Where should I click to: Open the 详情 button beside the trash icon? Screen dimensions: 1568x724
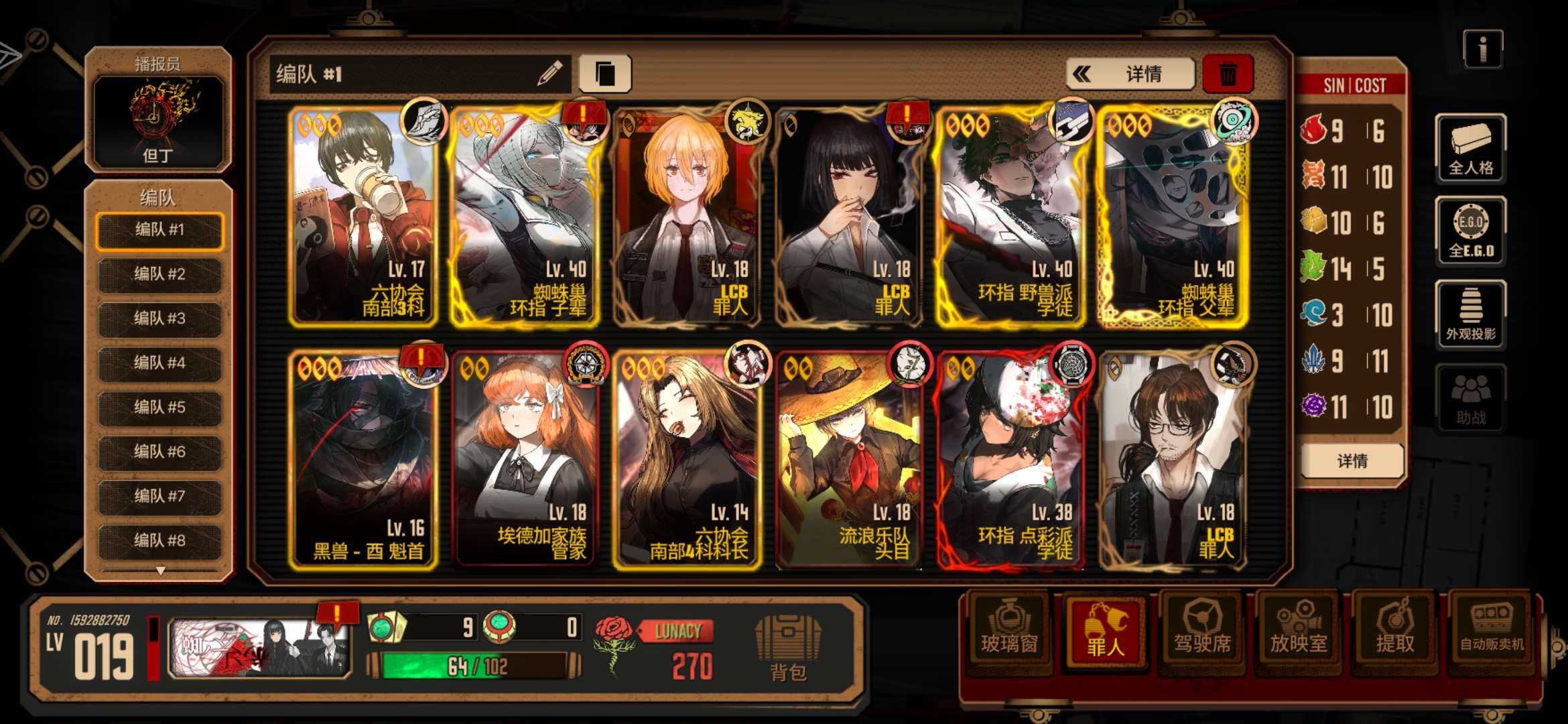coord(1130,74)
